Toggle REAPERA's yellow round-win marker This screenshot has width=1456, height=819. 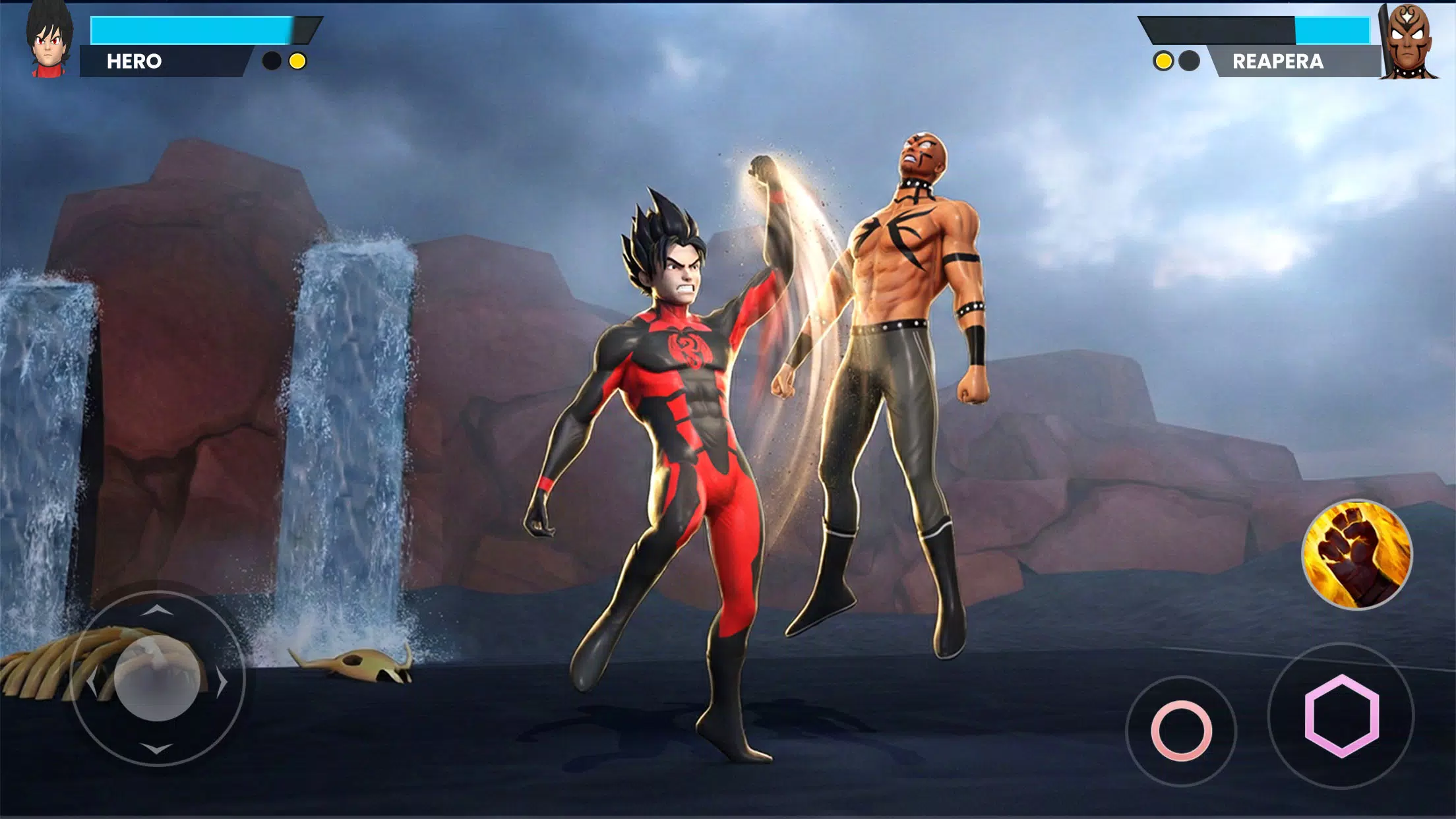coord(1164,61)
